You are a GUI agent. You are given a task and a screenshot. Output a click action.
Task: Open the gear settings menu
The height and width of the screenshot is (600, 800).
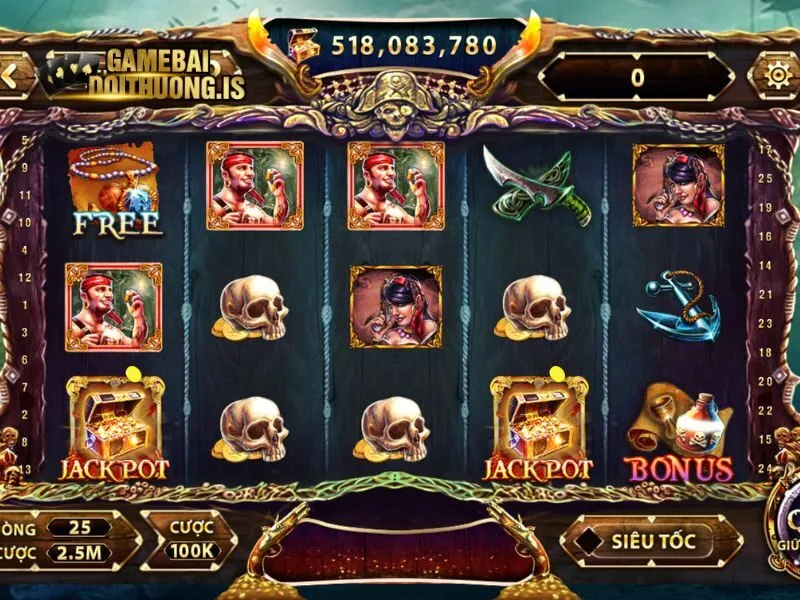[776, 76]
